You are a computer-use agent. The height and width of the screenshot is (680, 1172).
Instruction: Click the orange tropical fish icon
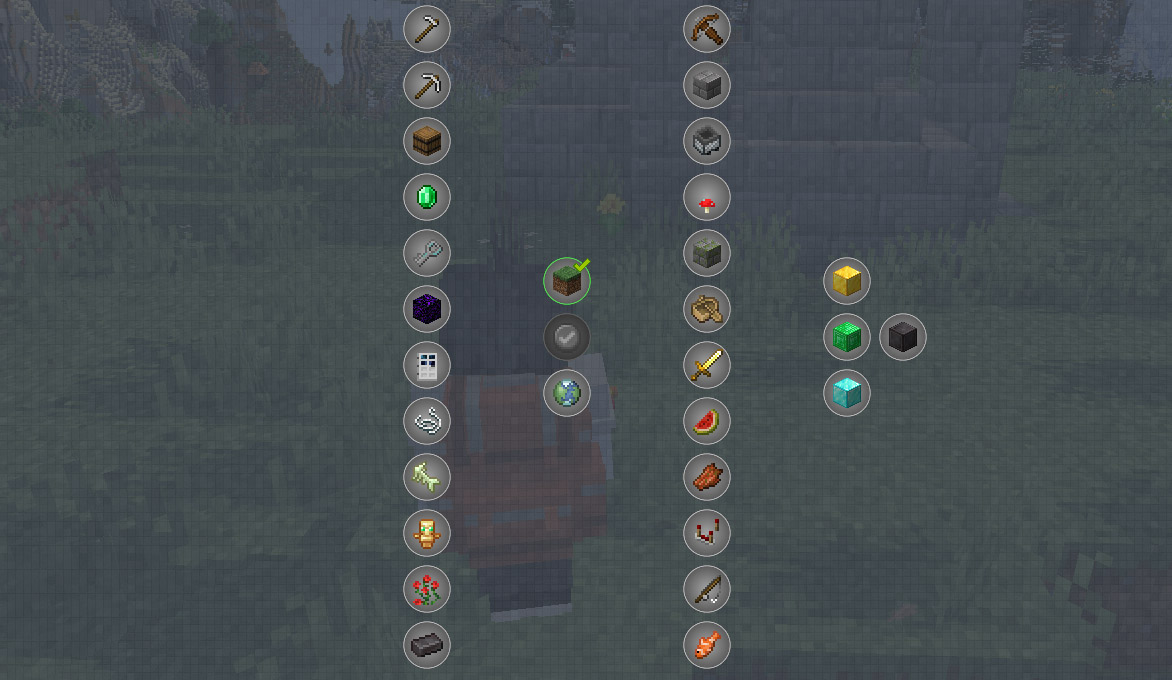[707, 645]
